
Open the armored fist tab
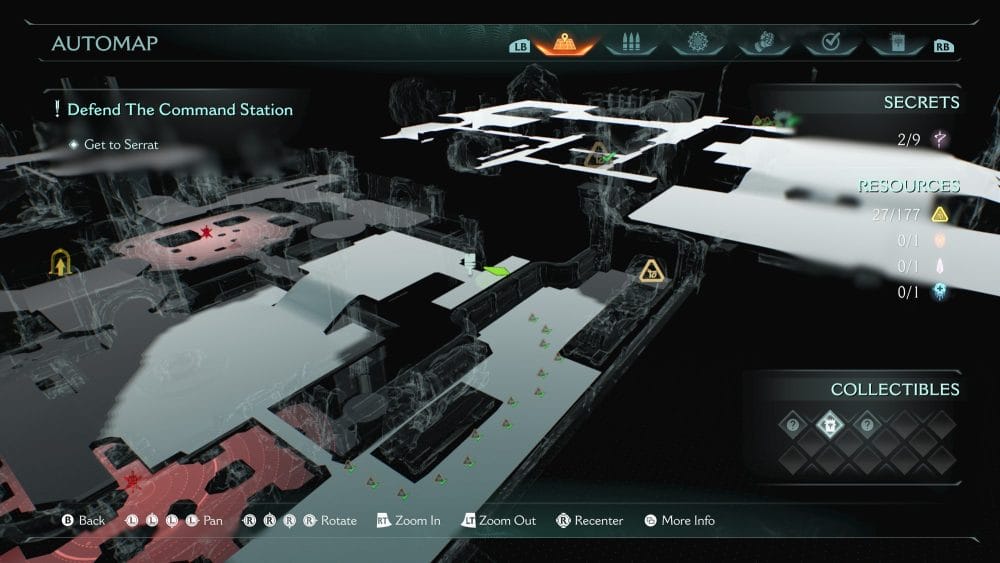[764, 44]
